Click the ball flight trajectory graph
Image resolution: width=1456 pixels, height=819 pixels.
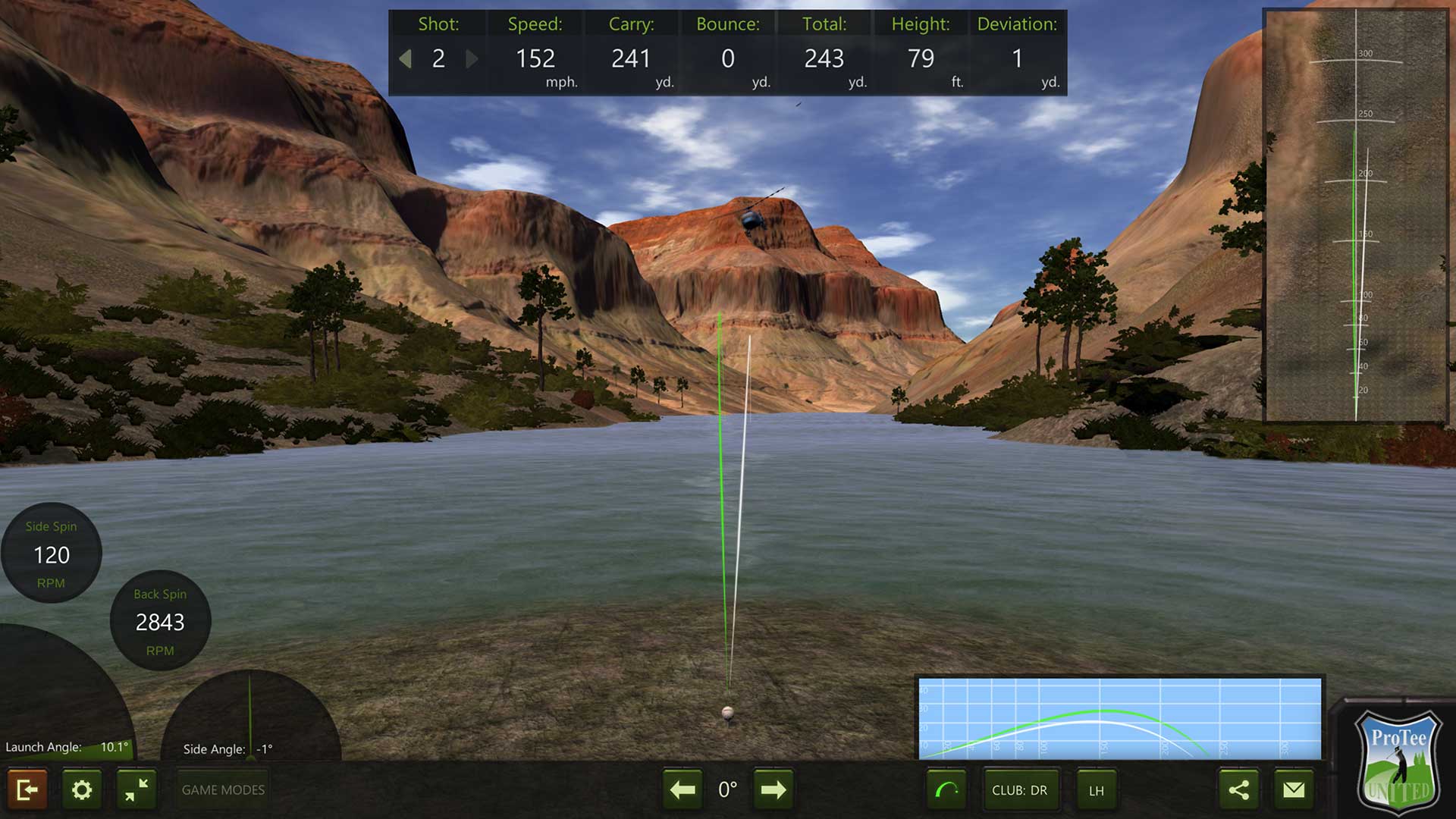click(1119, 718)
